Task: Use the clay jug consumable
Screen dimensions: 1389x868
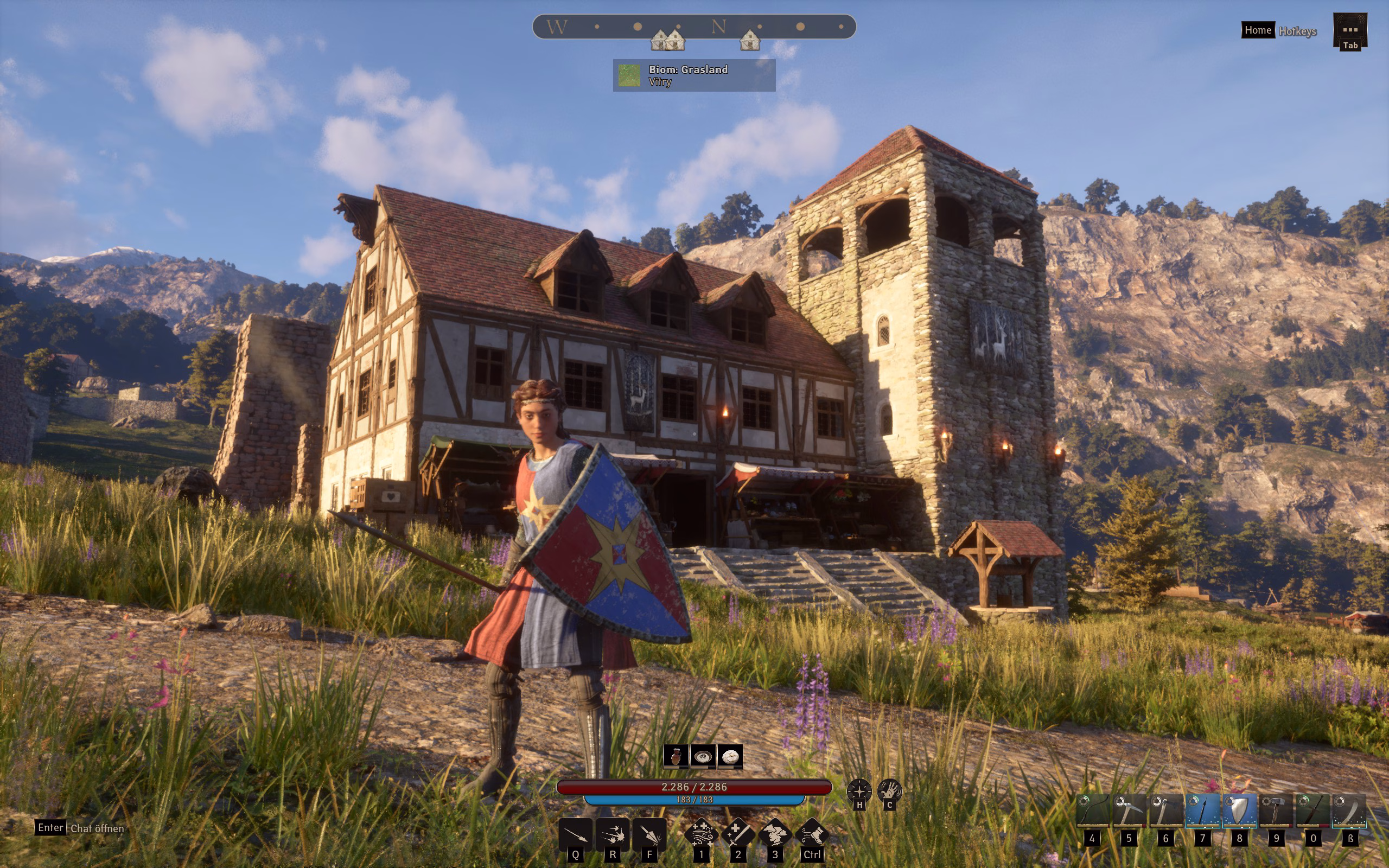Action: (676, 757)
